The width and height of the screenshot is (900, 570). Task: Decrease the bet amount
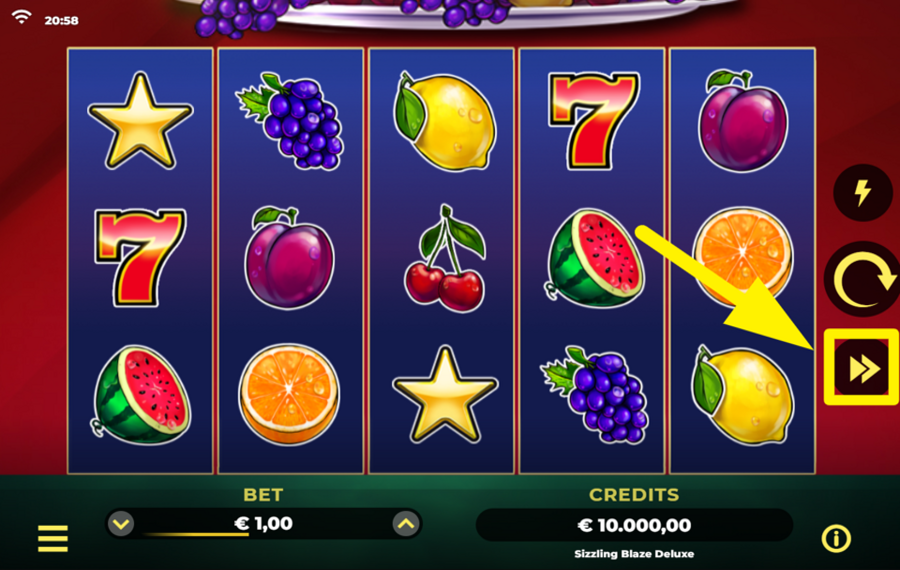click(x=121, y=523)
